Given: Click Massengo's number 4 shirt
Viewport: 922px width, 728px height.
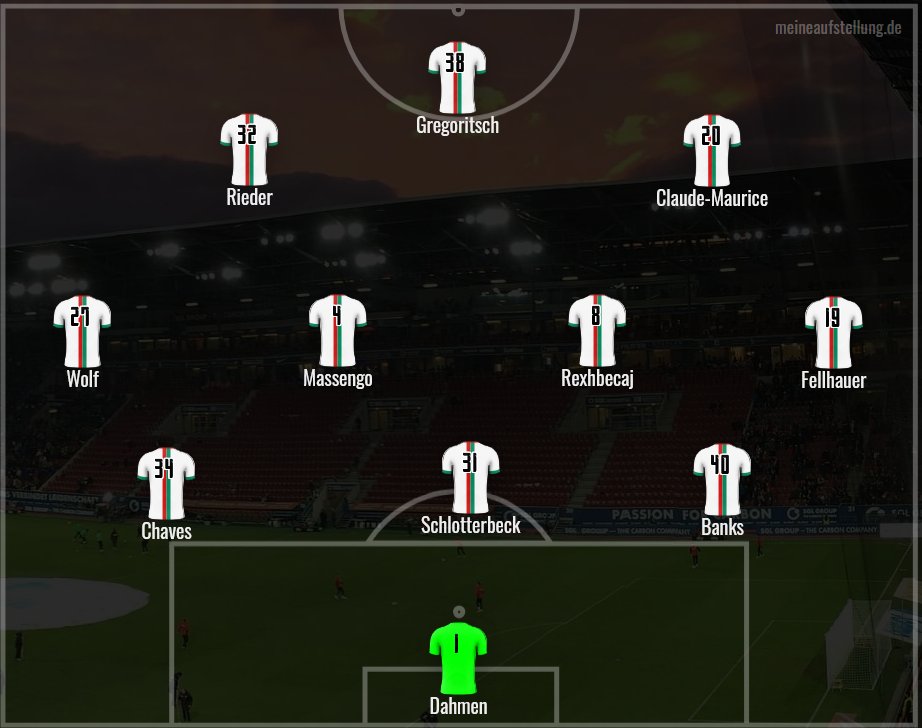Looking at the screenshot, I should (x=337, y=330).
